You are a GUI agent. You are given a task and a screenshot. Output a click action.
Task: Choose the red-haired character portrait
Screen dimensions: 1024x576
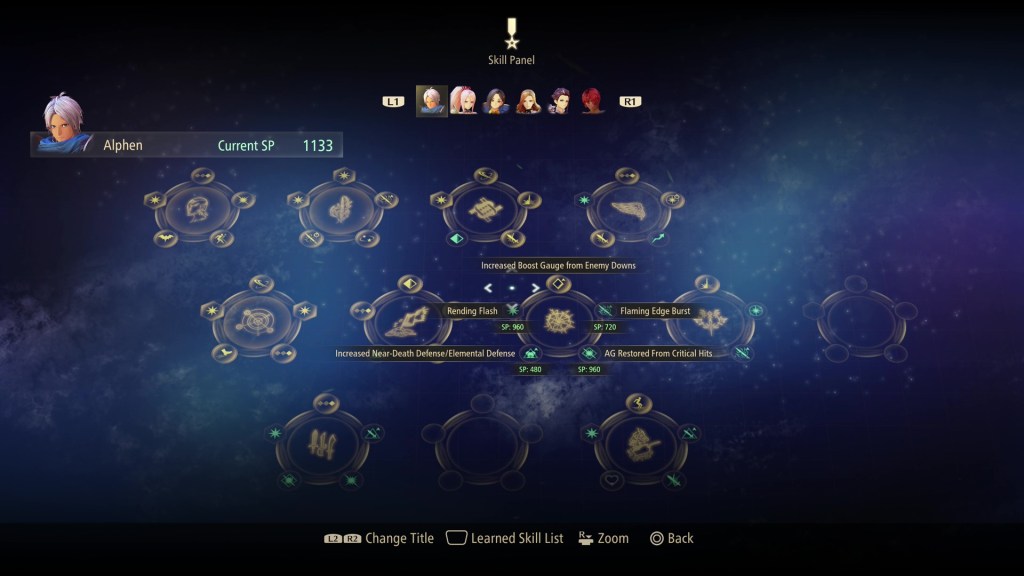click(593, 101)
